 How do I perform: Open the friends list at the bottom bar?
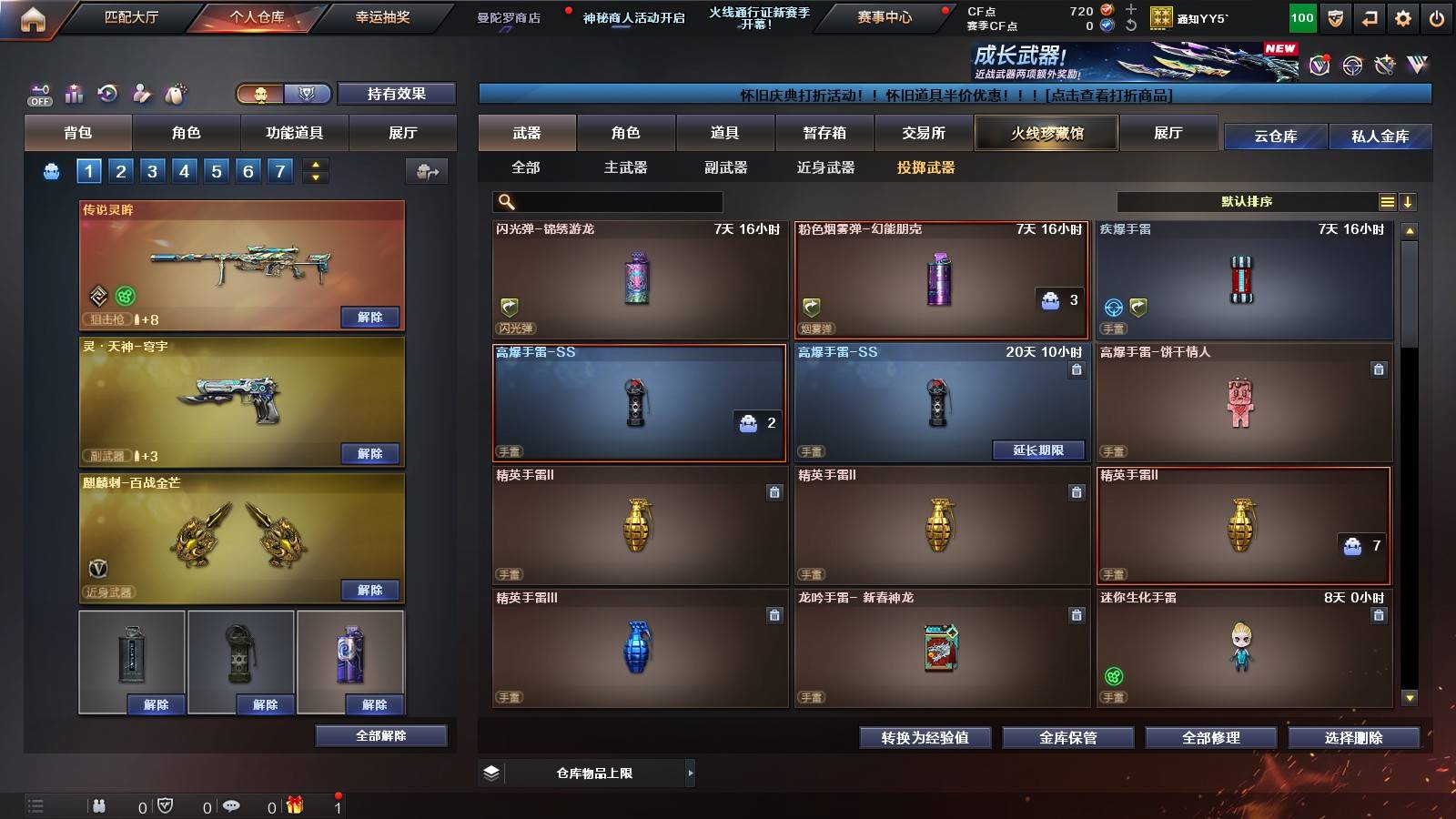99,805
